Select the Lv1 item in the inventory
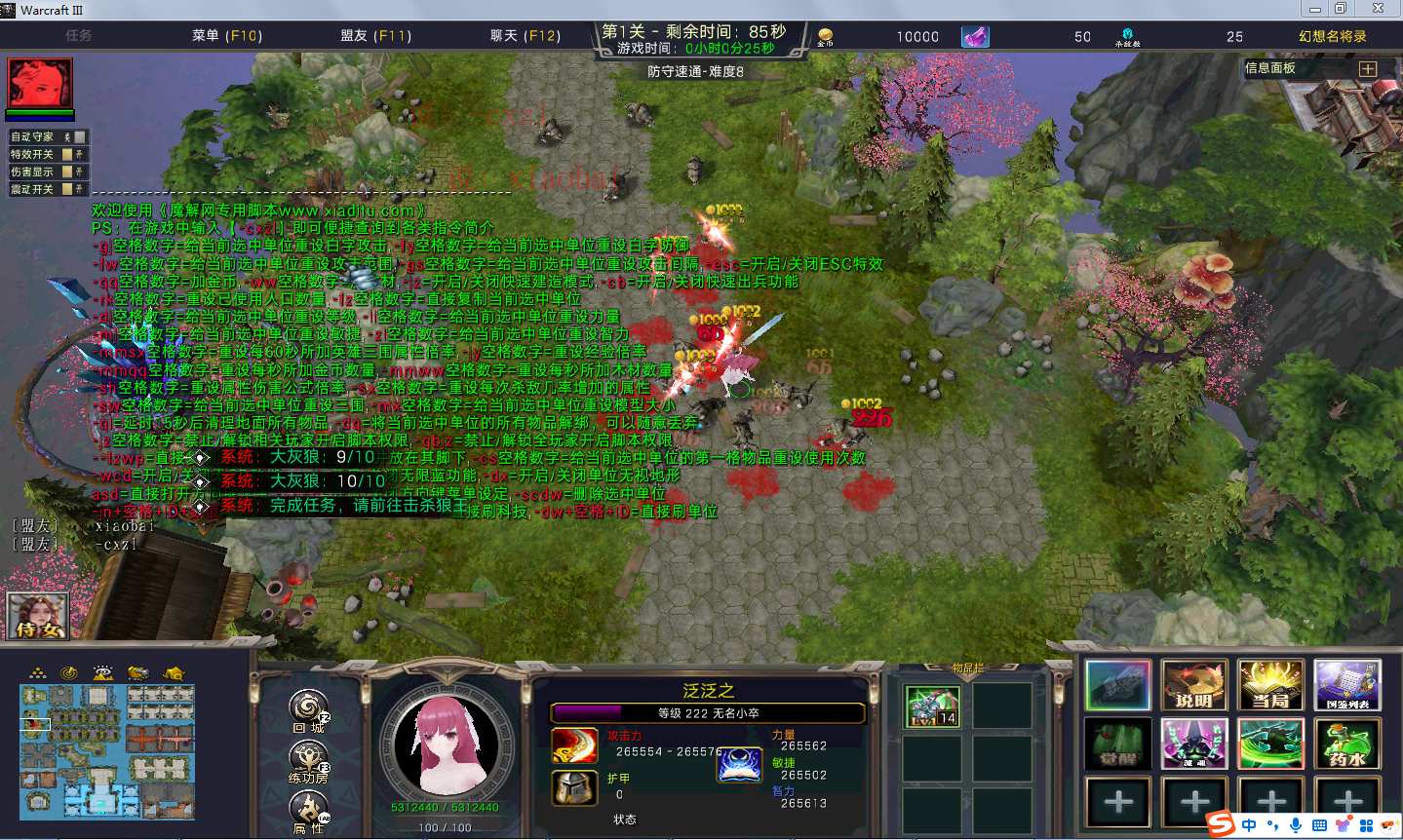This screenshot has height=840, width=1403. [x=931, y=706]
